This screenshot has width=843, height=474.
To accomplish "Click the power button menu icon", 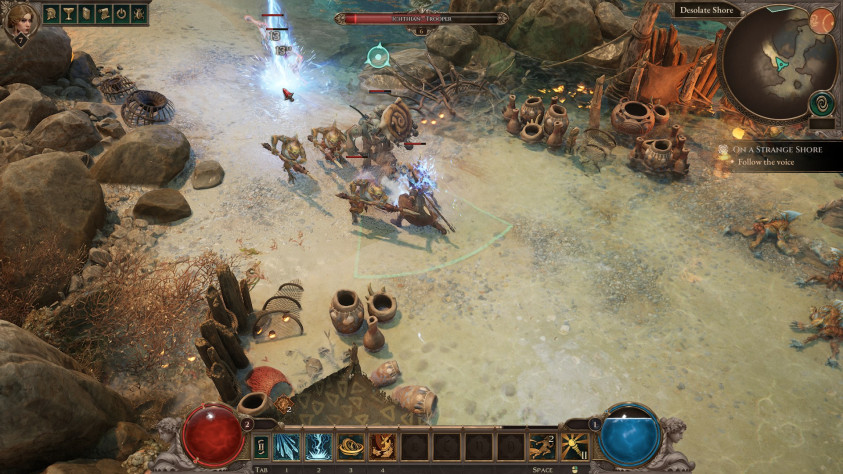I will point(119,14).
